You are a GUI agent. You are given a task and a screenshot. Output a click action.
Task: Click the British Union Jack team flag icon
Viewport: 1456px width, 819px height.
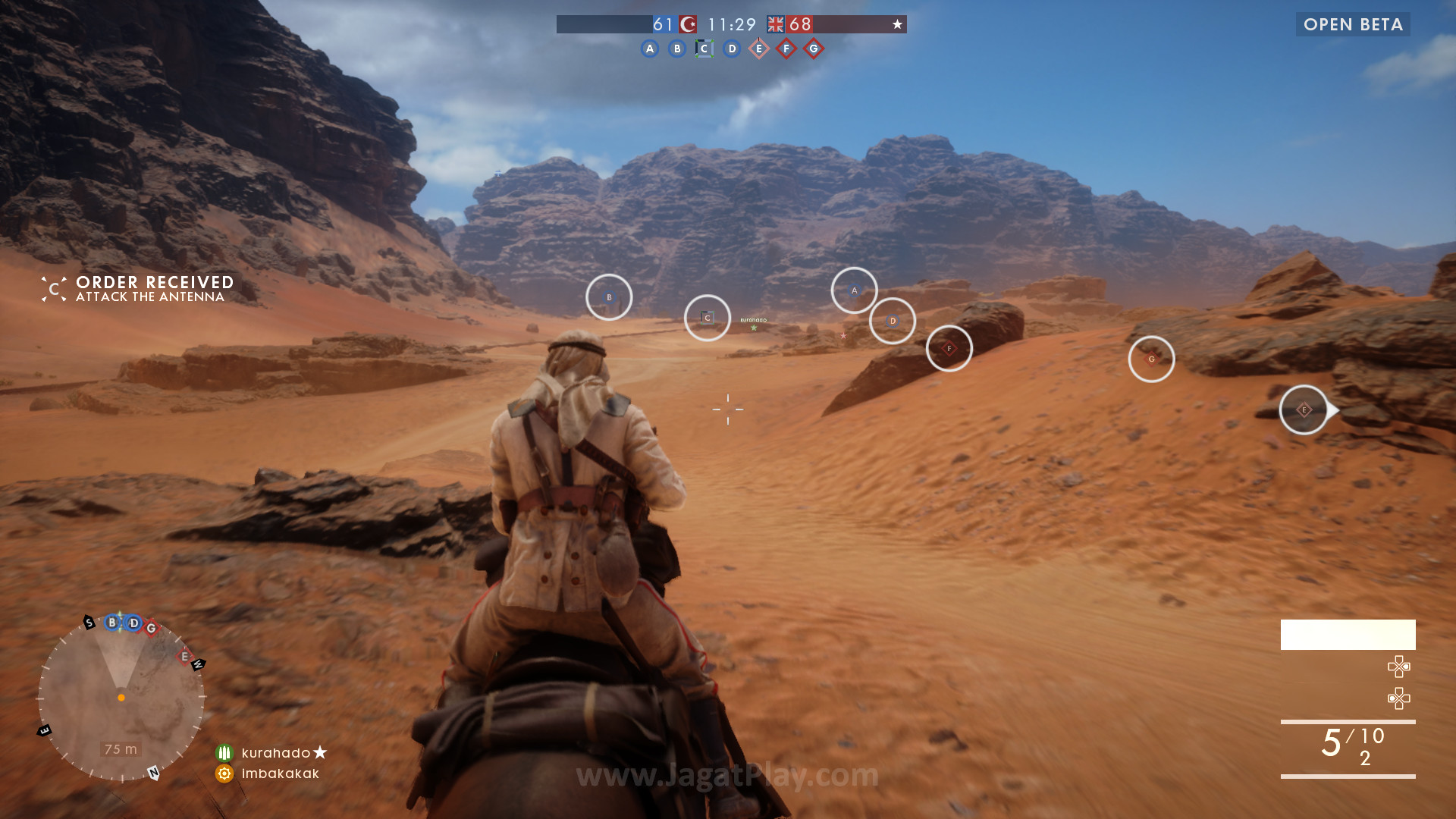[x=775, y=24]
